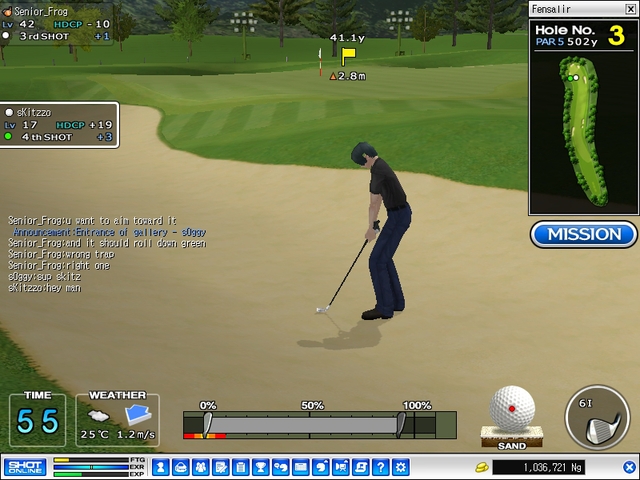Select sKitzzo's player info panel

pyautogui.click(x=60, y=125)
